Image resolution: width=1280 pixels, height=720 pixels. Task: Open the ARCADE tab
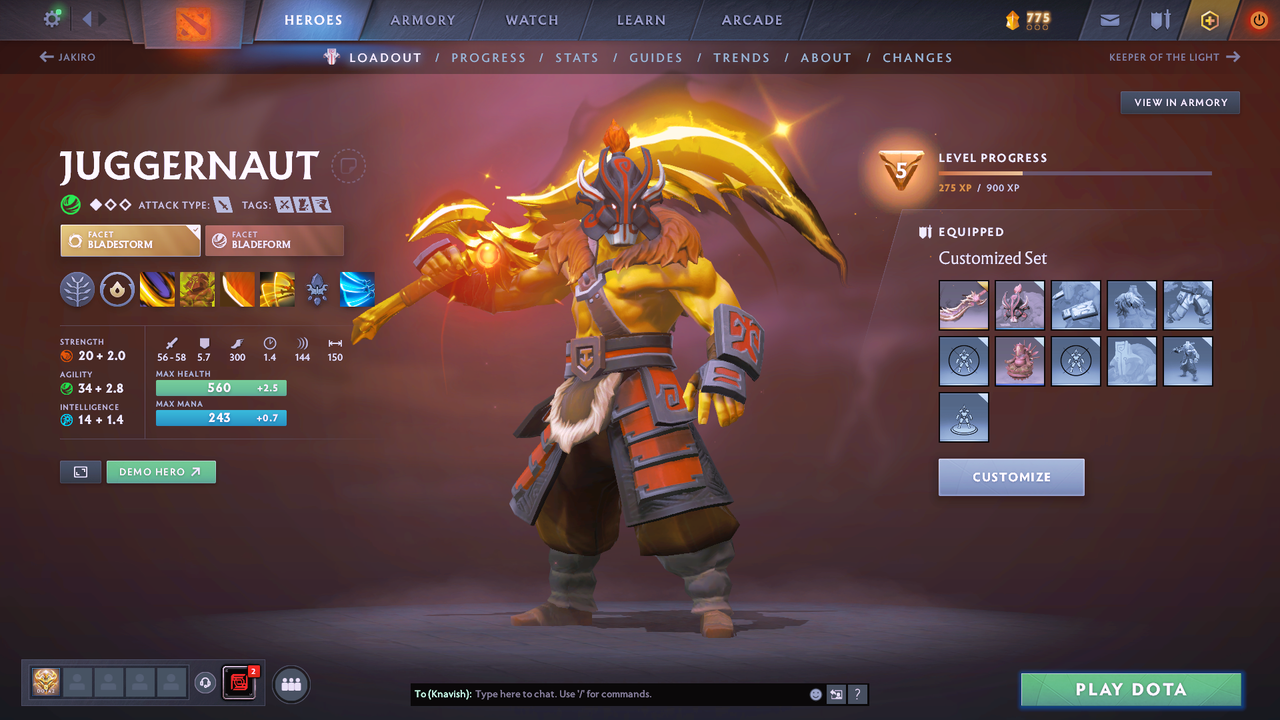(751, 19)
